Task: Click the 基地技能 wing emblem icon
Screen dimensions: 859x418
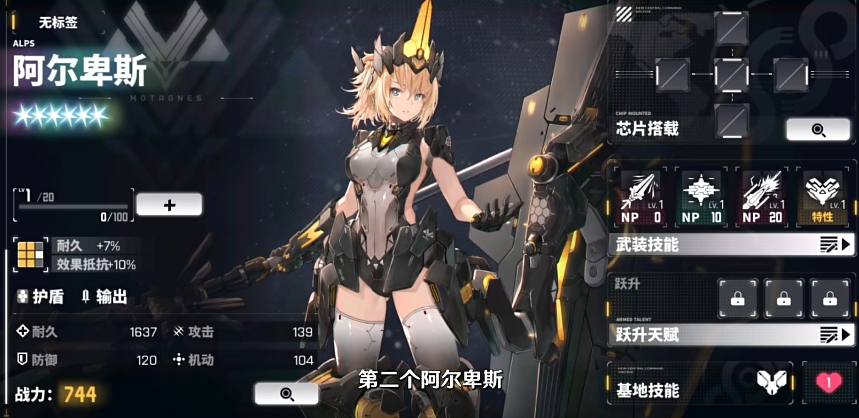Action: point(770,381)
